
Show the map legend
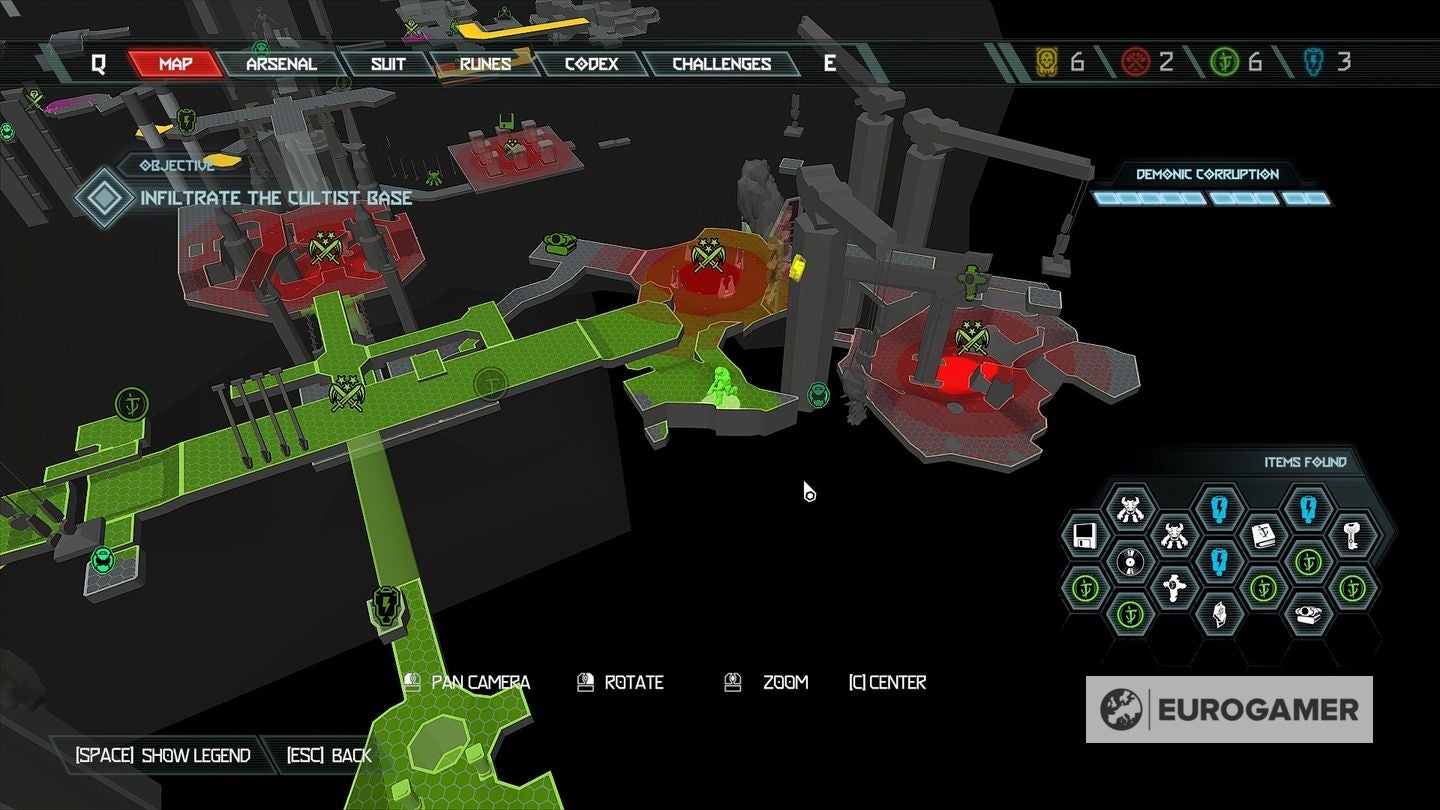tap(163, 755)
